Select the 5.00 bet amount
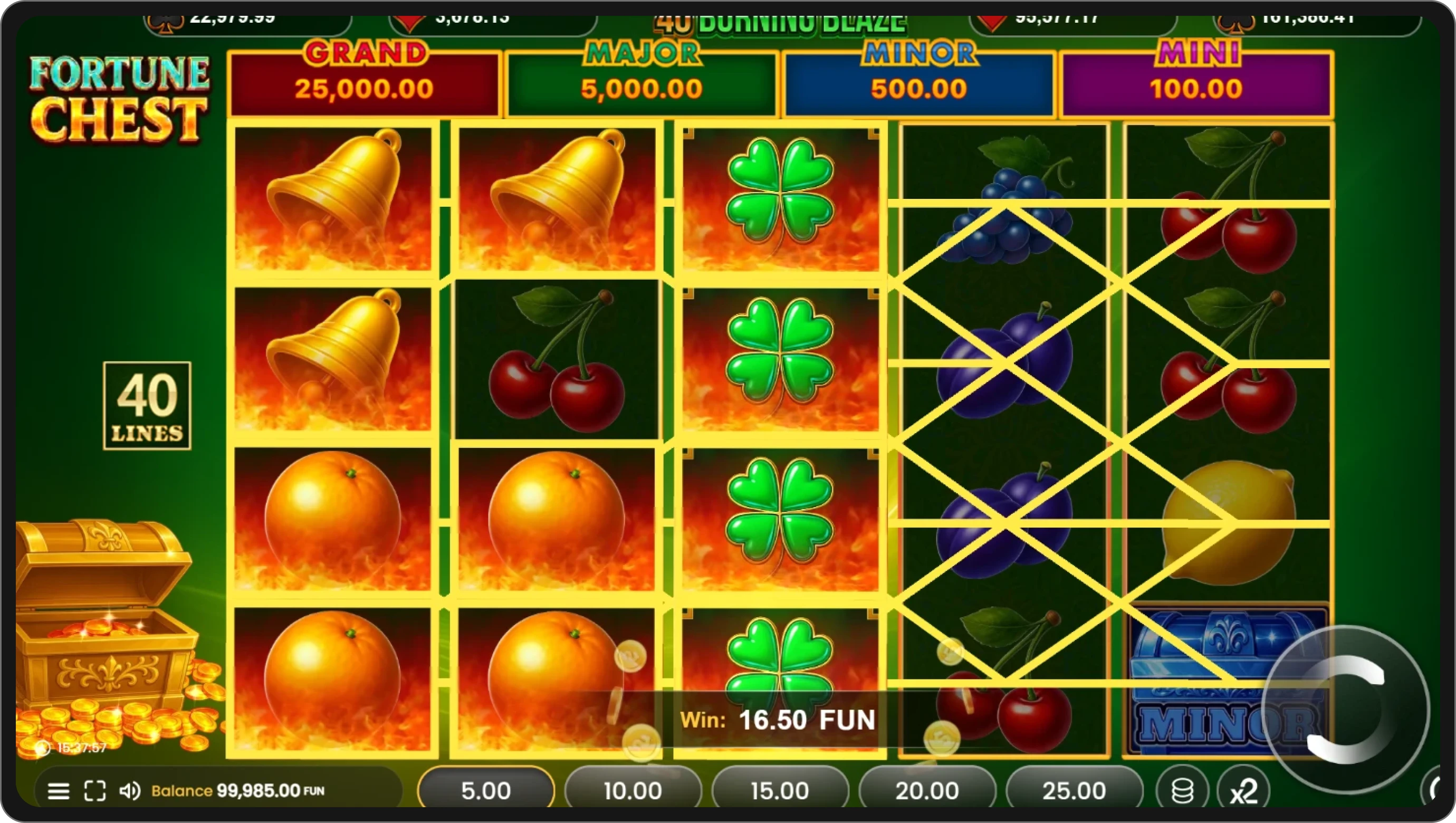Viewport: 1456px width, 823px height. (487, 790)
